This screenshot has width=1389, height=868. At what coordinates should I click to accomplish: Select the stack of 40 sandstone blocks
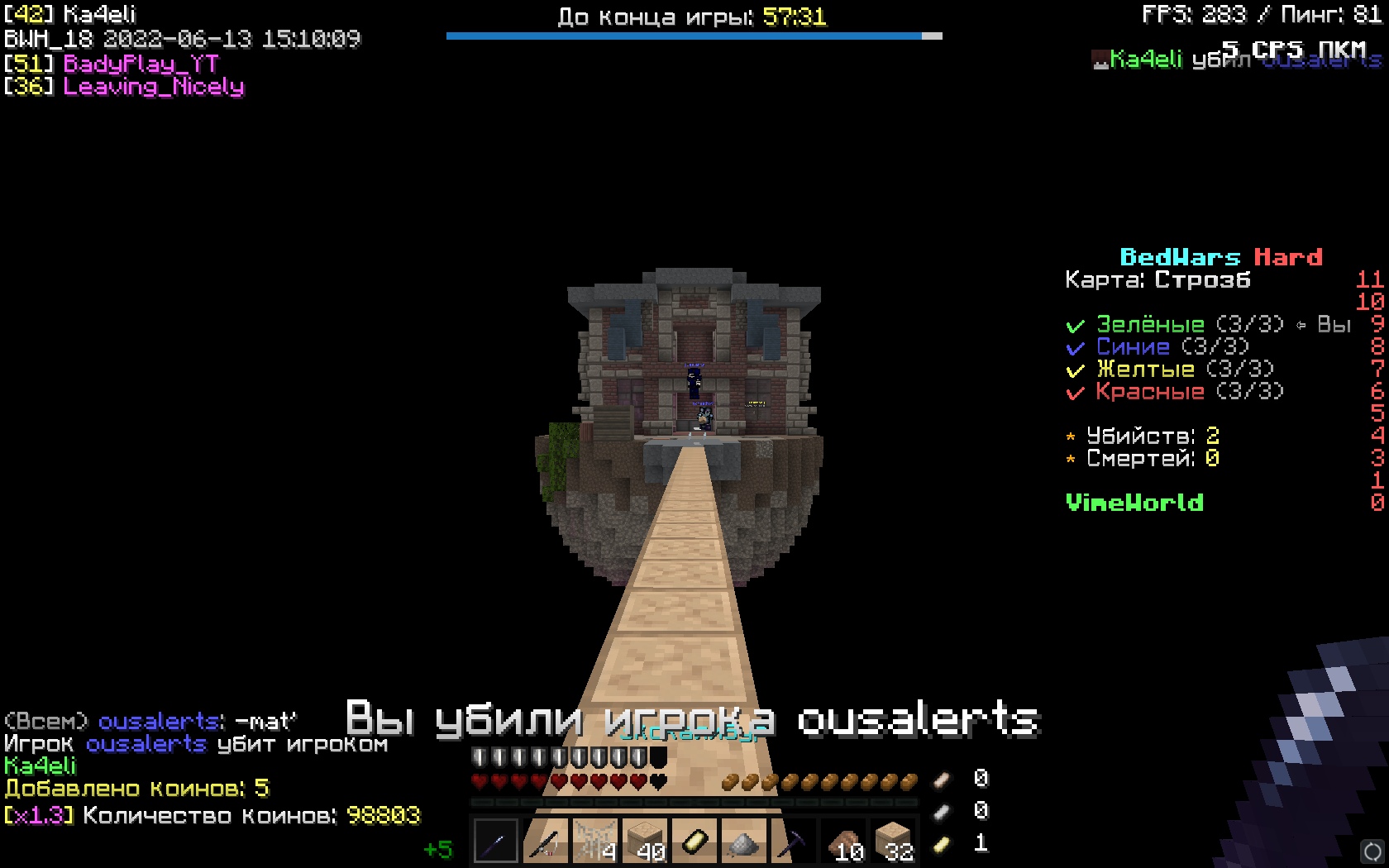[647, 842]
